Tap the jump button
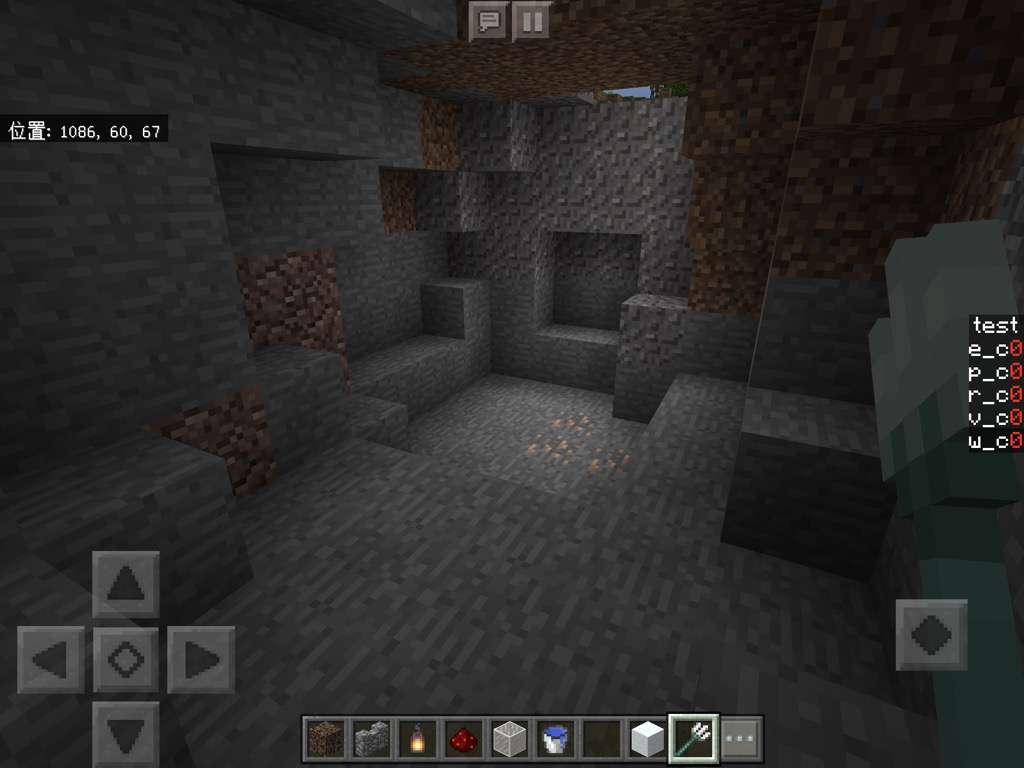This screenshot has height=768, width=1024. pos(931,634)
